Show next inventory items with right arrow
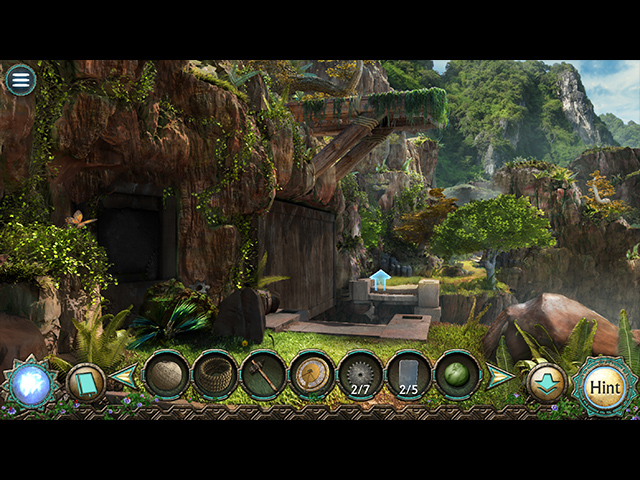This screenshot has height=480, width=640. [499, 377]
